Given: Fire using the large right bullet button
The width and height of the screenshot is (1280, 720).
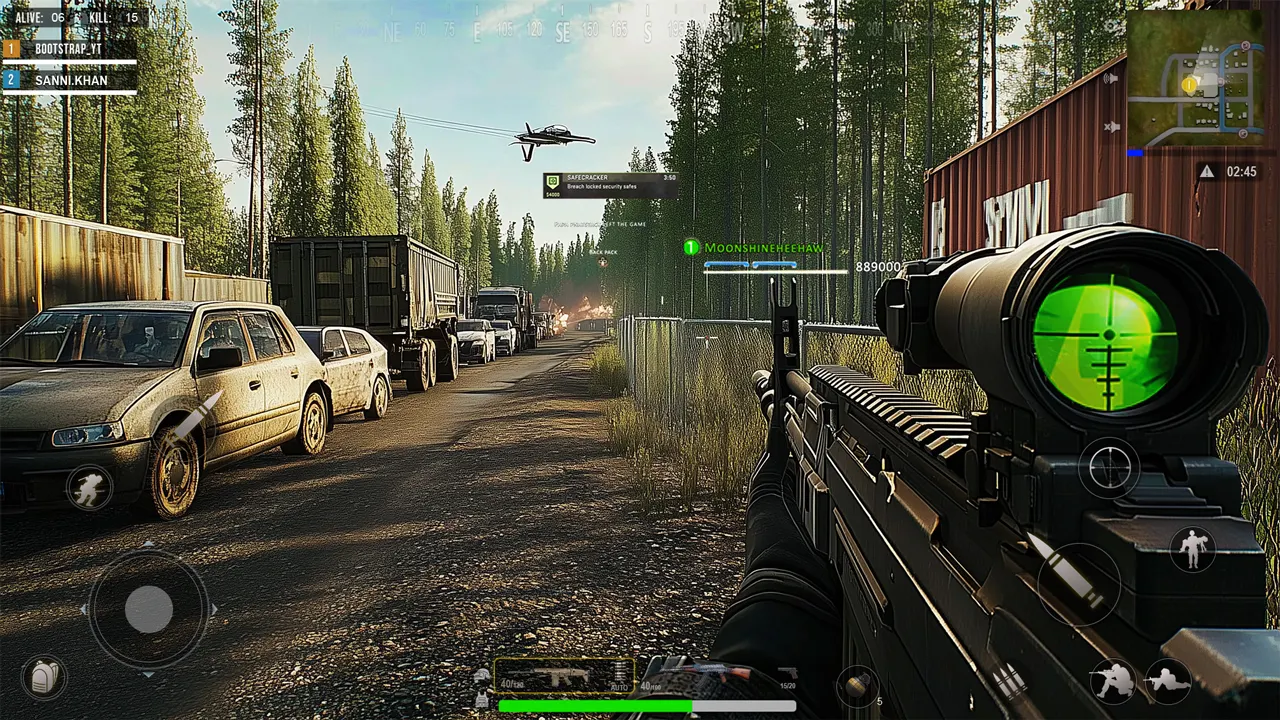Looking at the screenshot, I should (x=1079, y=584).
